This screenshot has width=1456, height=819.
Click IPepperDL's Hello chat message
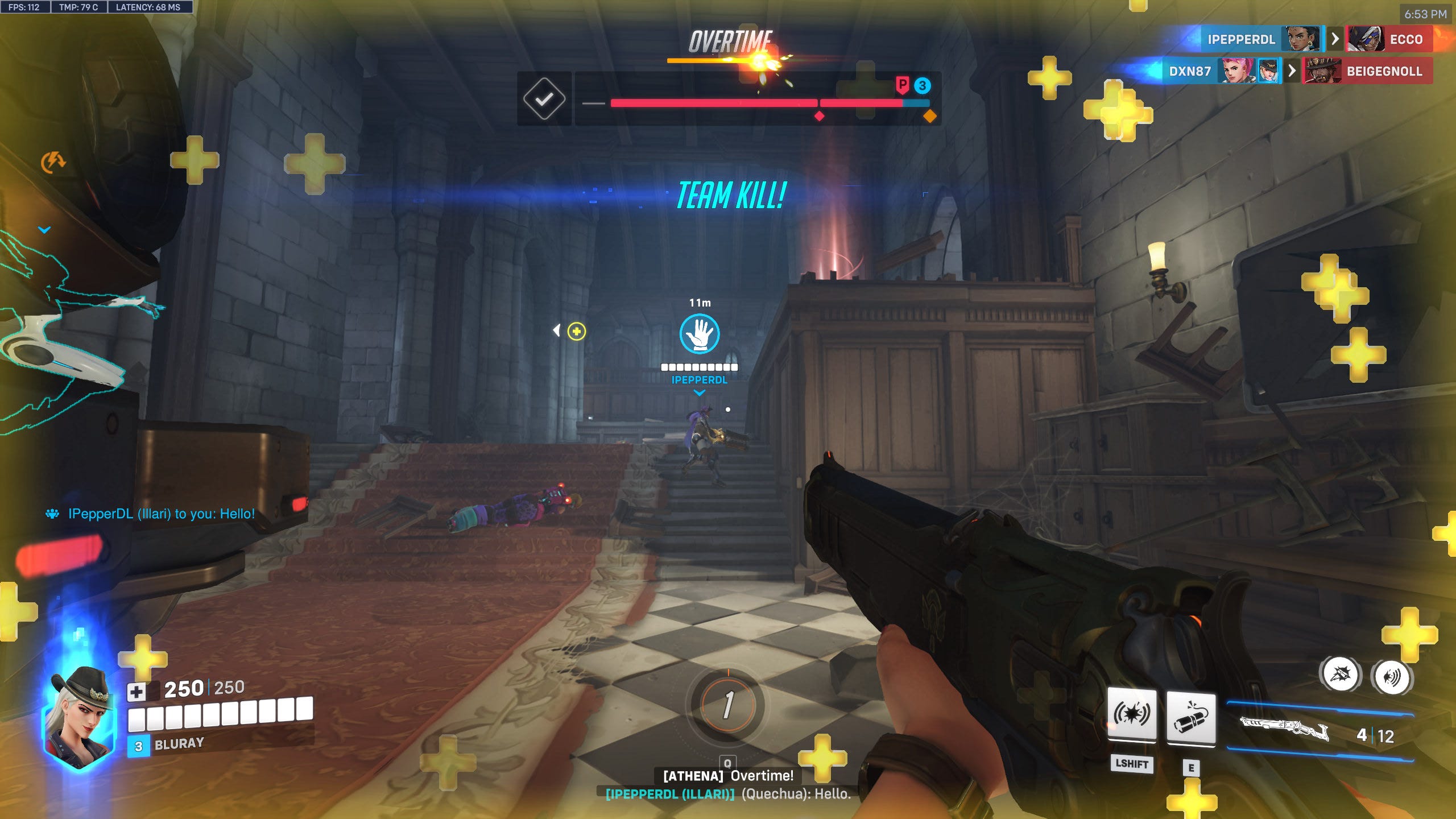pyautogui.click(x=161, y=514)
